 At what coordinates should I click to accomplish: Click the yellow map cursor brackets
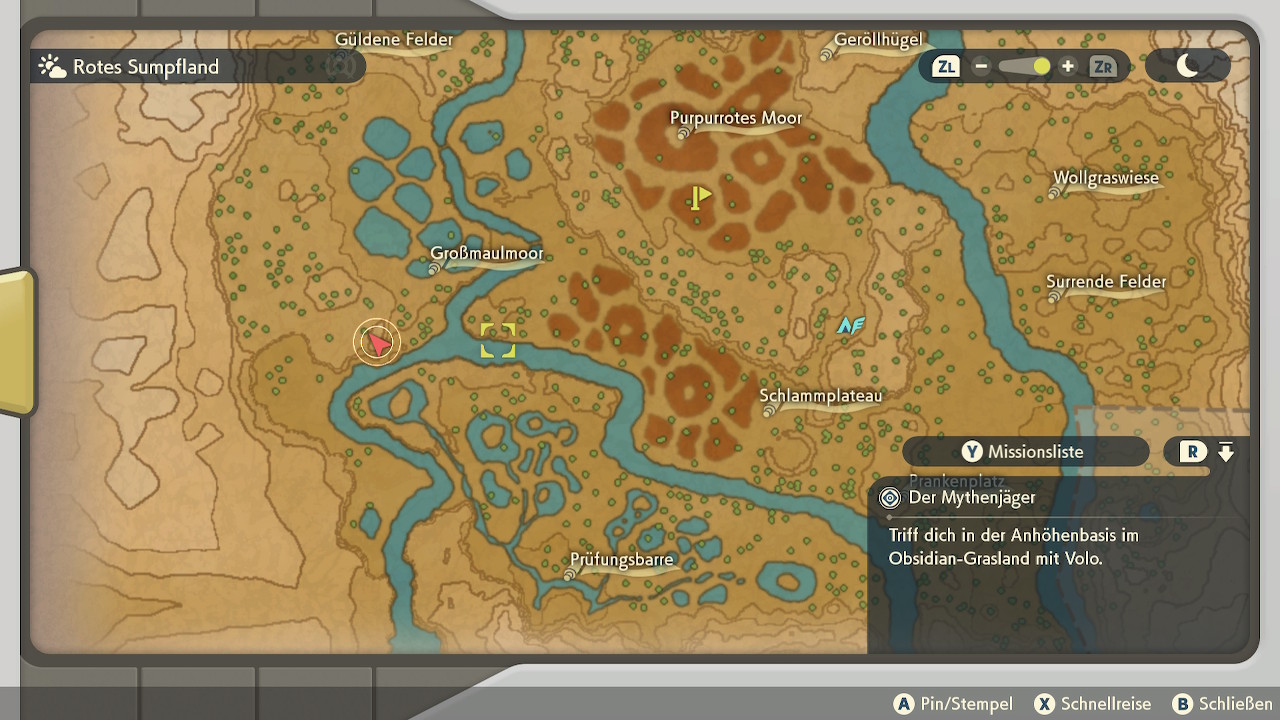point(498,340)
